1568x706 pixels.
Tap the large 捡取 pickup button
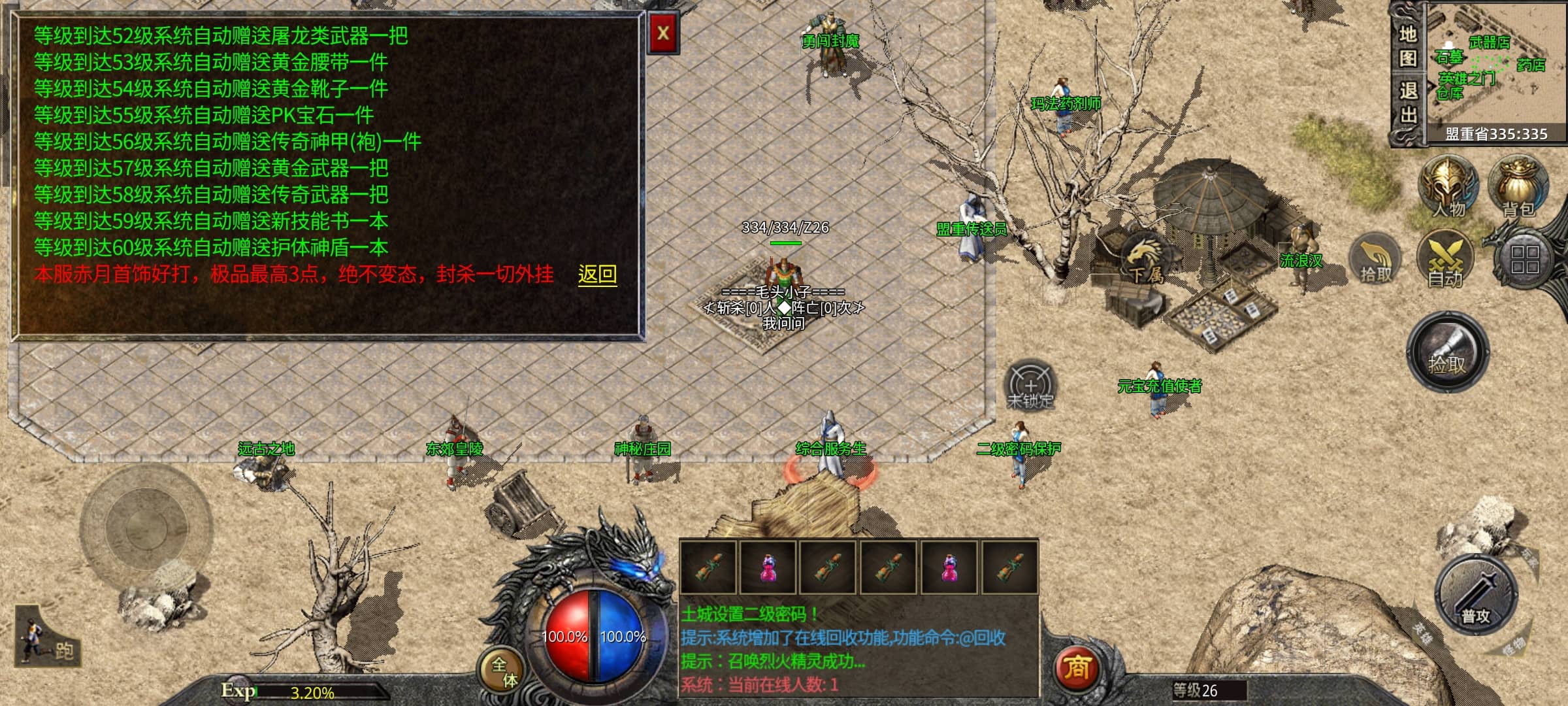tap(1448, 353)
